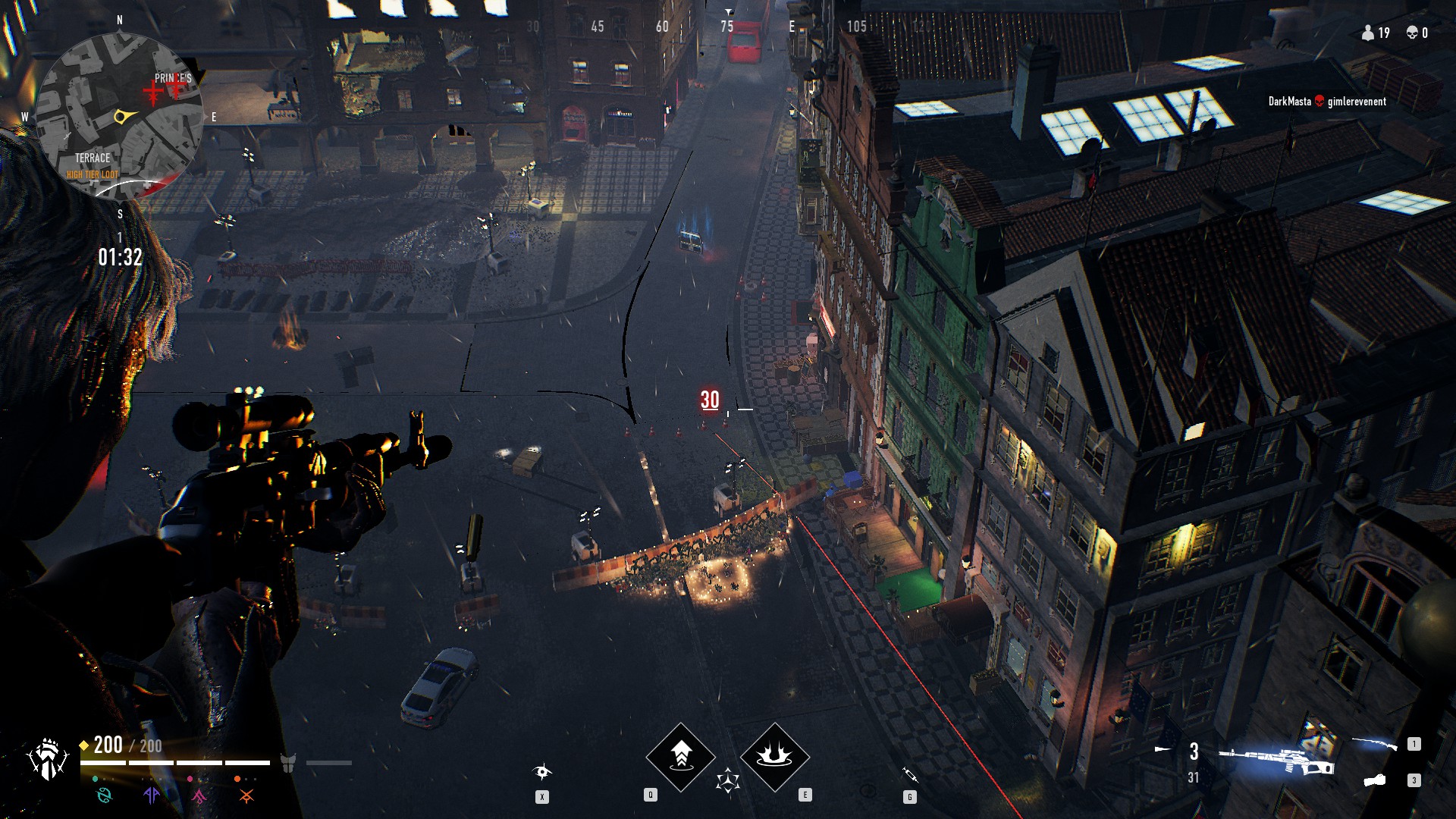Click the teal resonance symbol

(104, 795)
